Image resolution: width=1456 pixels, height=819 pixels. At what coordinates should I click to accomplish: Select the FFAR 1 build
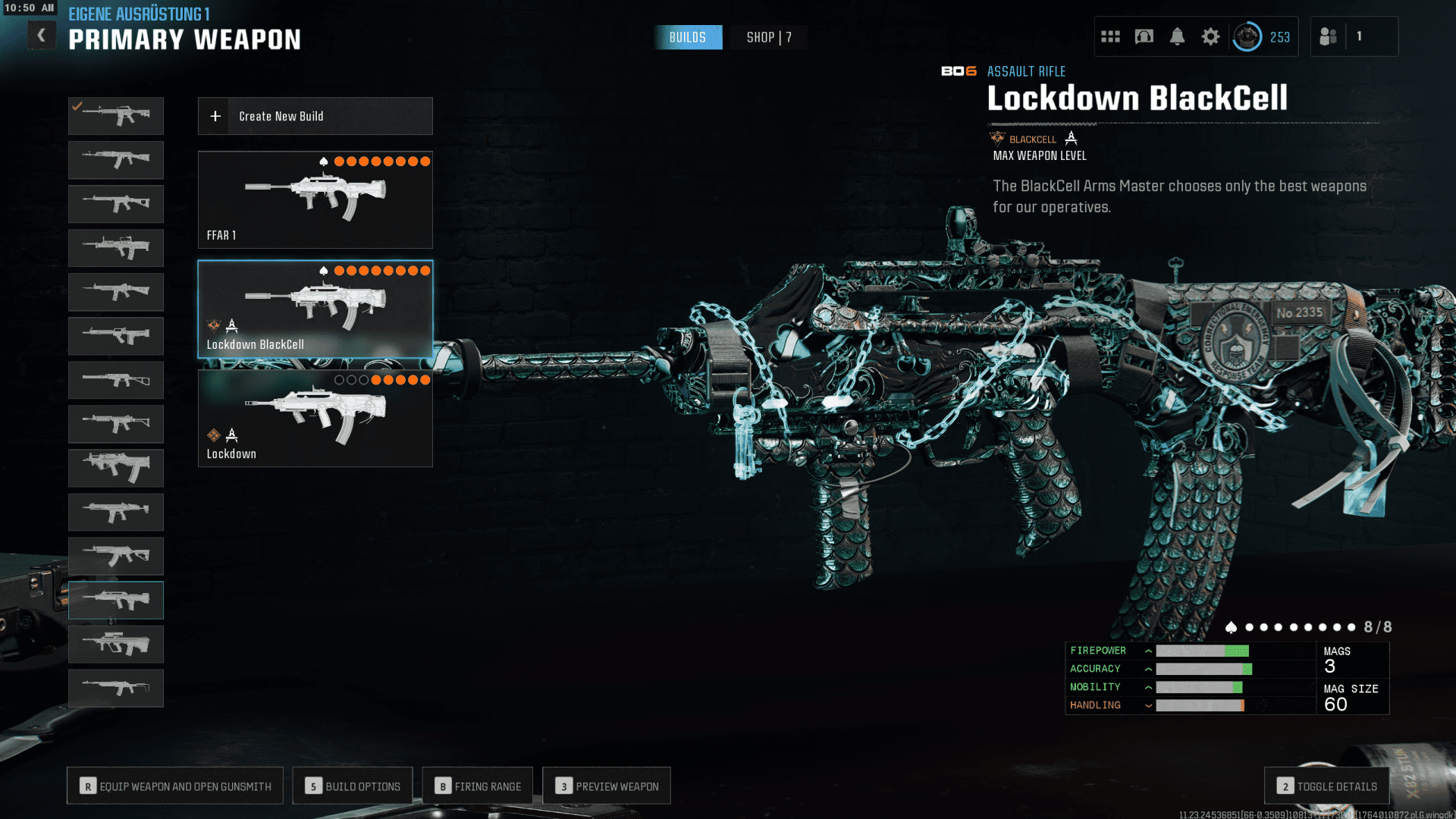click(x=315, y=199)
